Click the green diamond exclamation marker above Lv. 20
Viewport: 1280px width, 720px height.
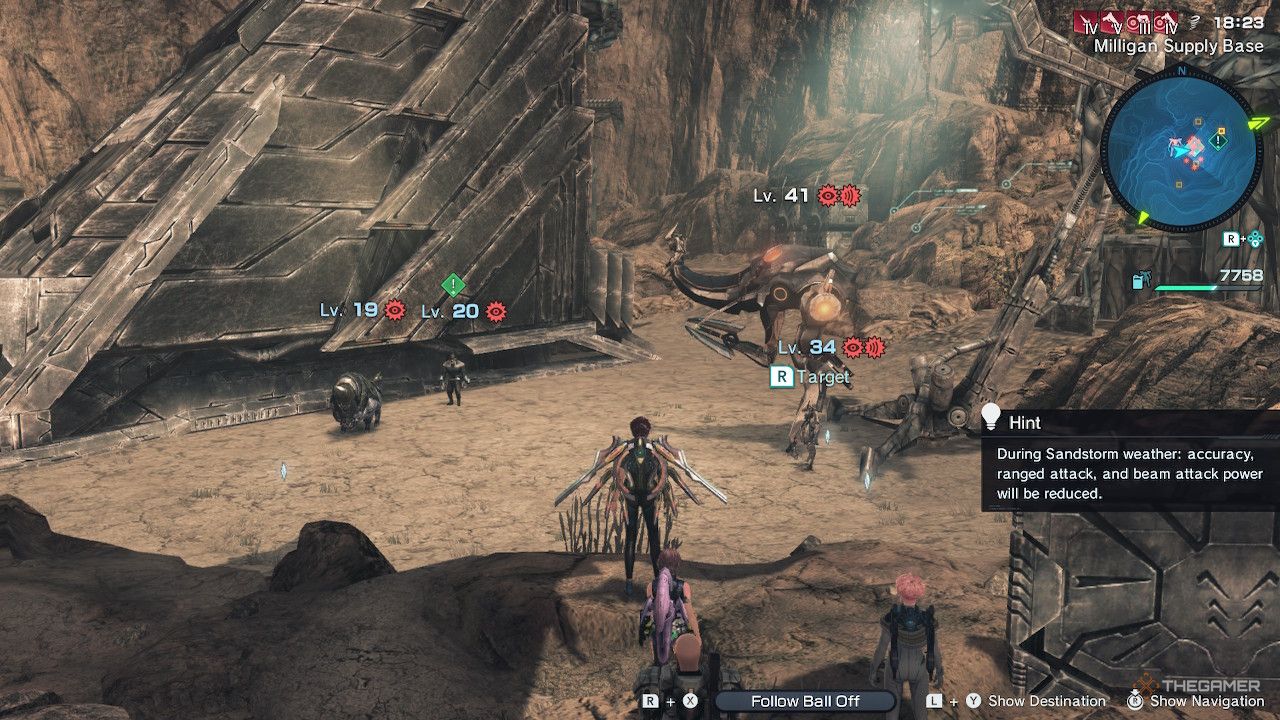click(453, 285)
